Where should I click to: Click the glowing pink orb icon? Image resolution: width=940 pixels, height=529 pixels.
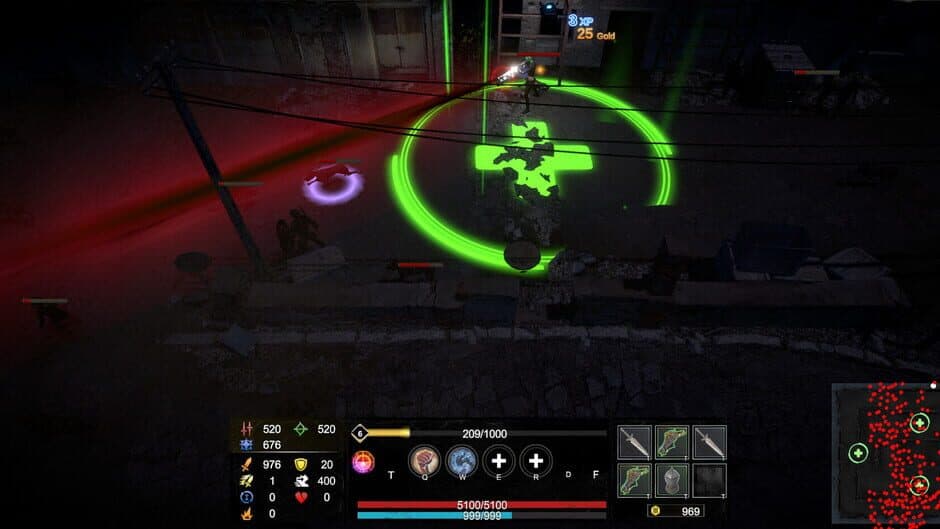pos(363,462)
